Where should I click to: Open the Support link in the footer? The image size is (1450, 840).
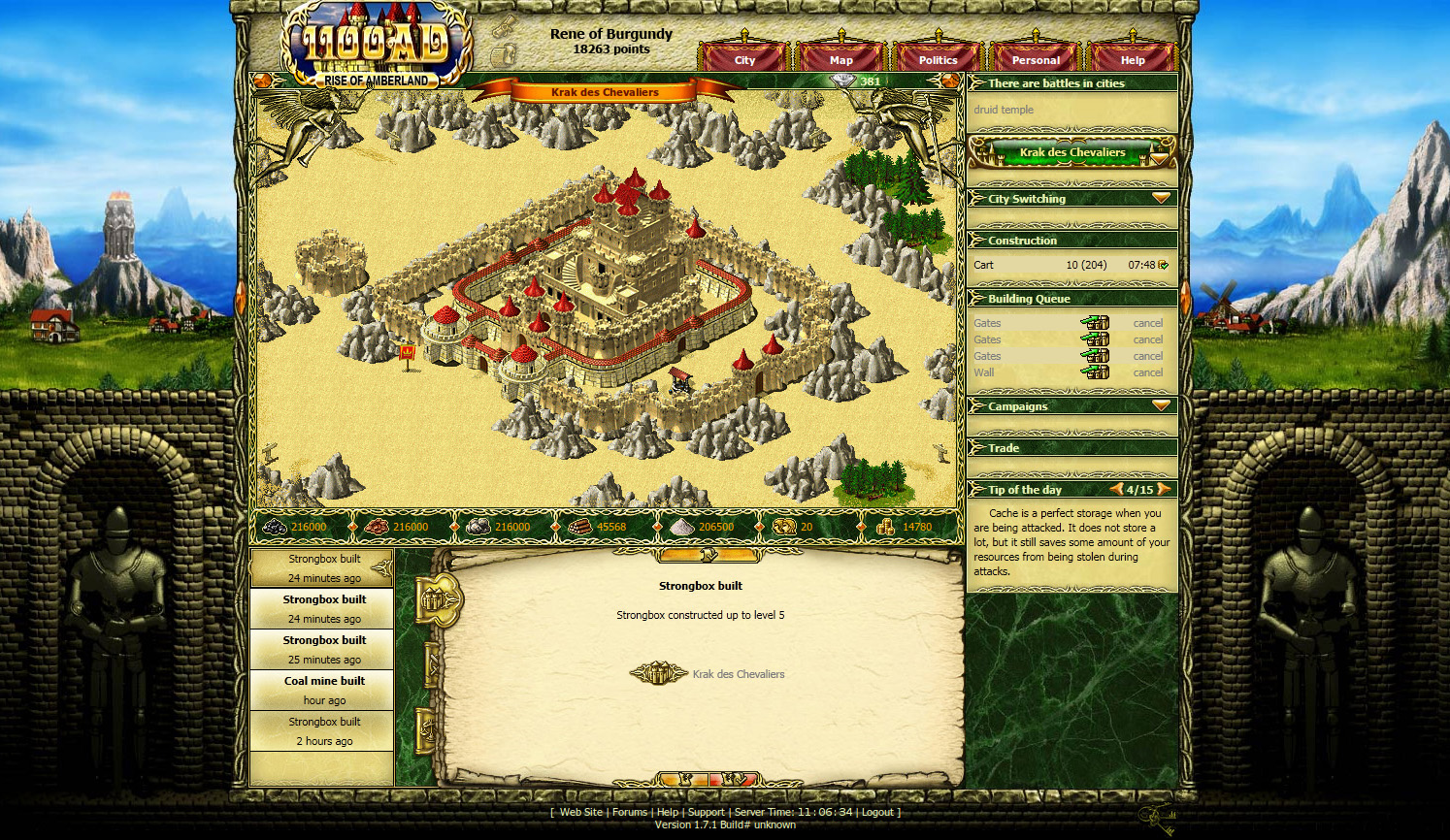pyautogui.click(x=706, y=812)
